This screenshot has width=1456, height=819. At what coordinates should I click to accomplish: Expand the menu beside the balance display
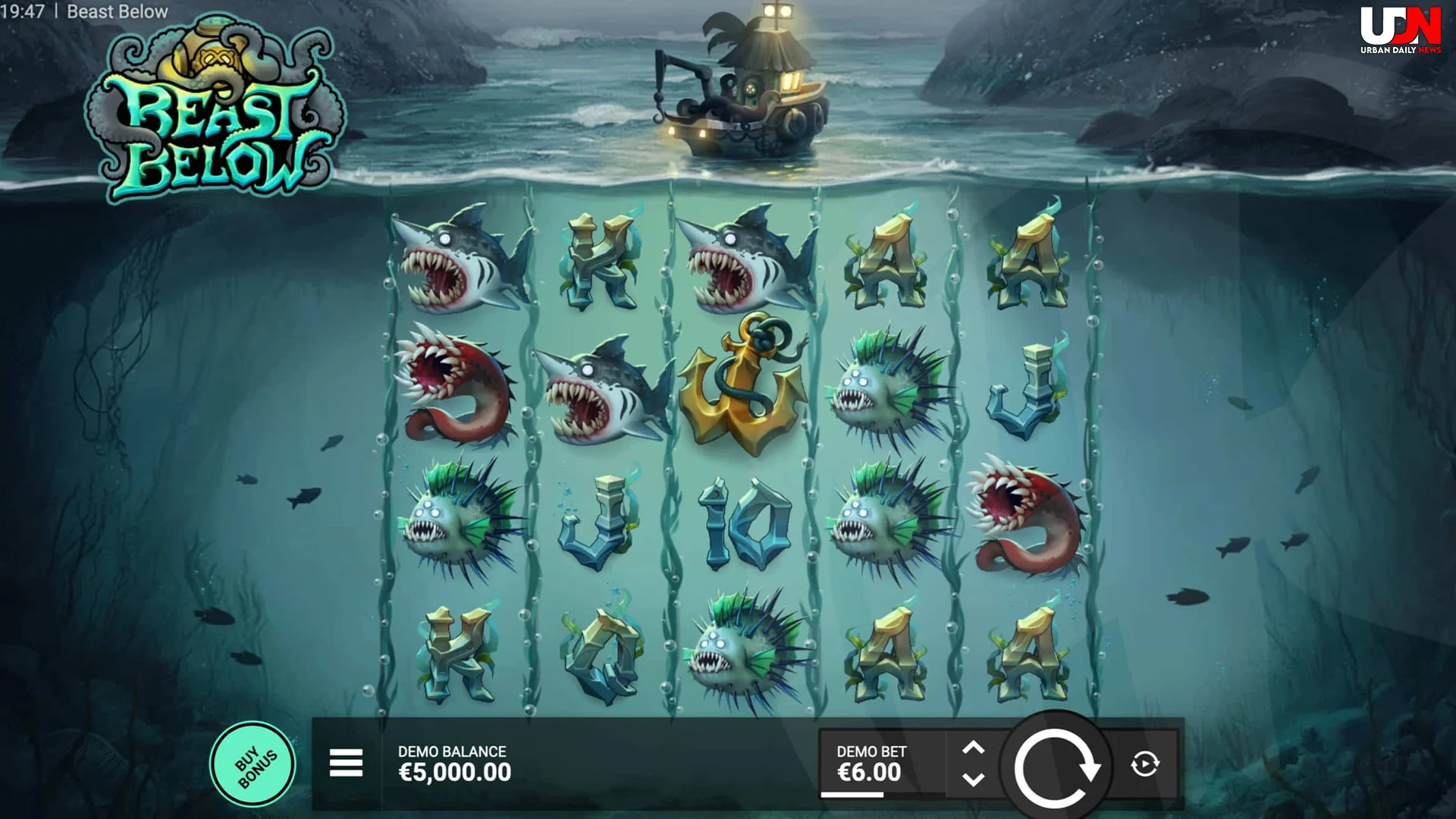tap(345, 762)
